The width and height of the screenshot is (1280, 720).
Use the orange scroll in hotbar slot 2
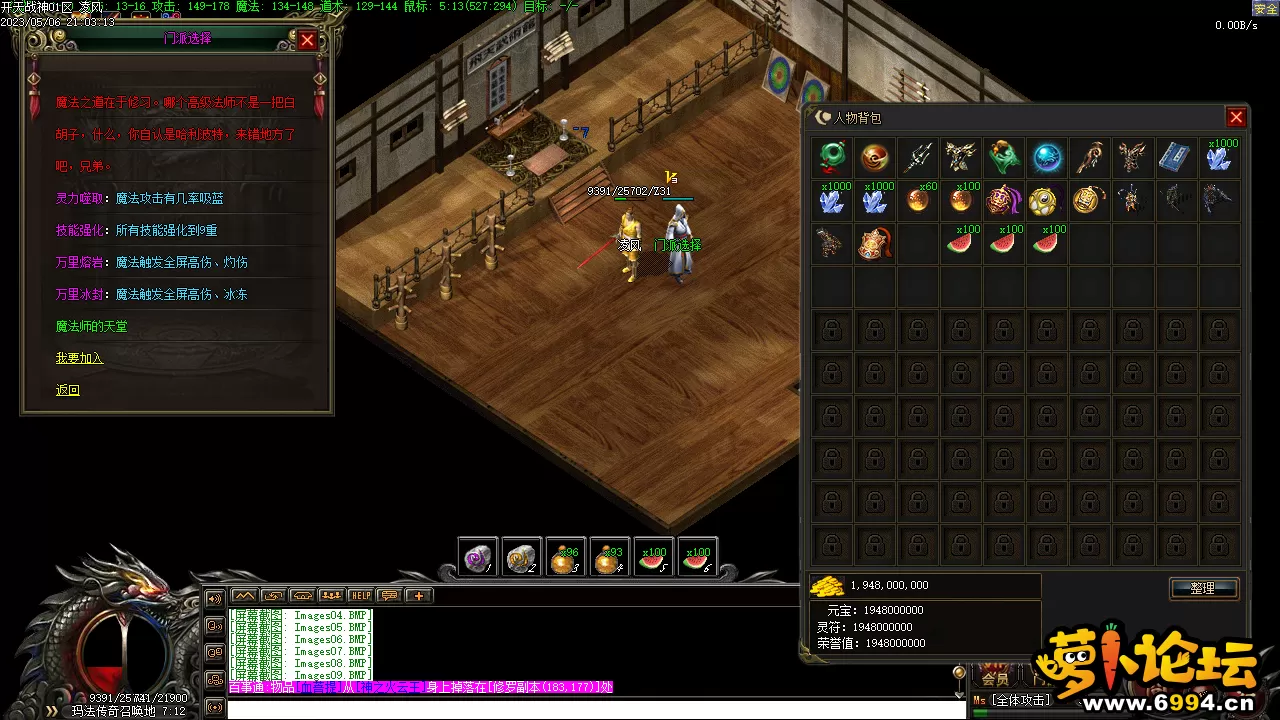pos(522,558)
